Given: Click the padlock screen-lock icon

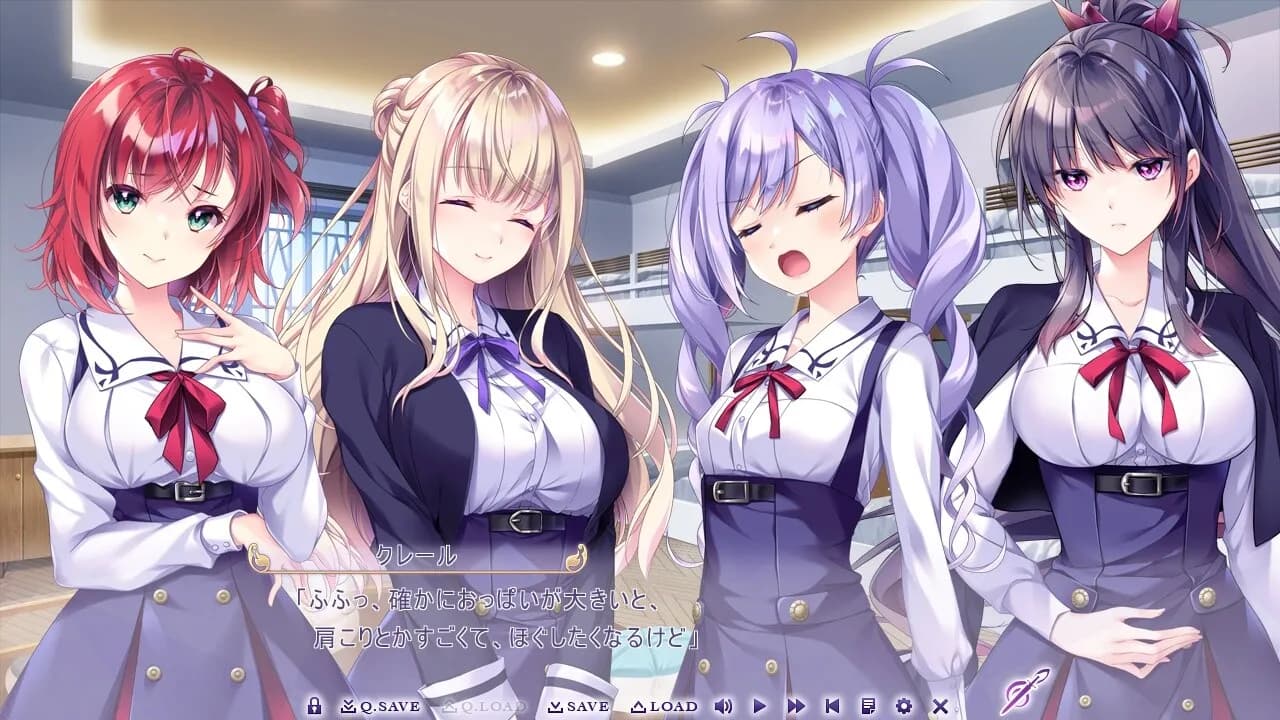Looking at the screenshot, I should [315, 705].
